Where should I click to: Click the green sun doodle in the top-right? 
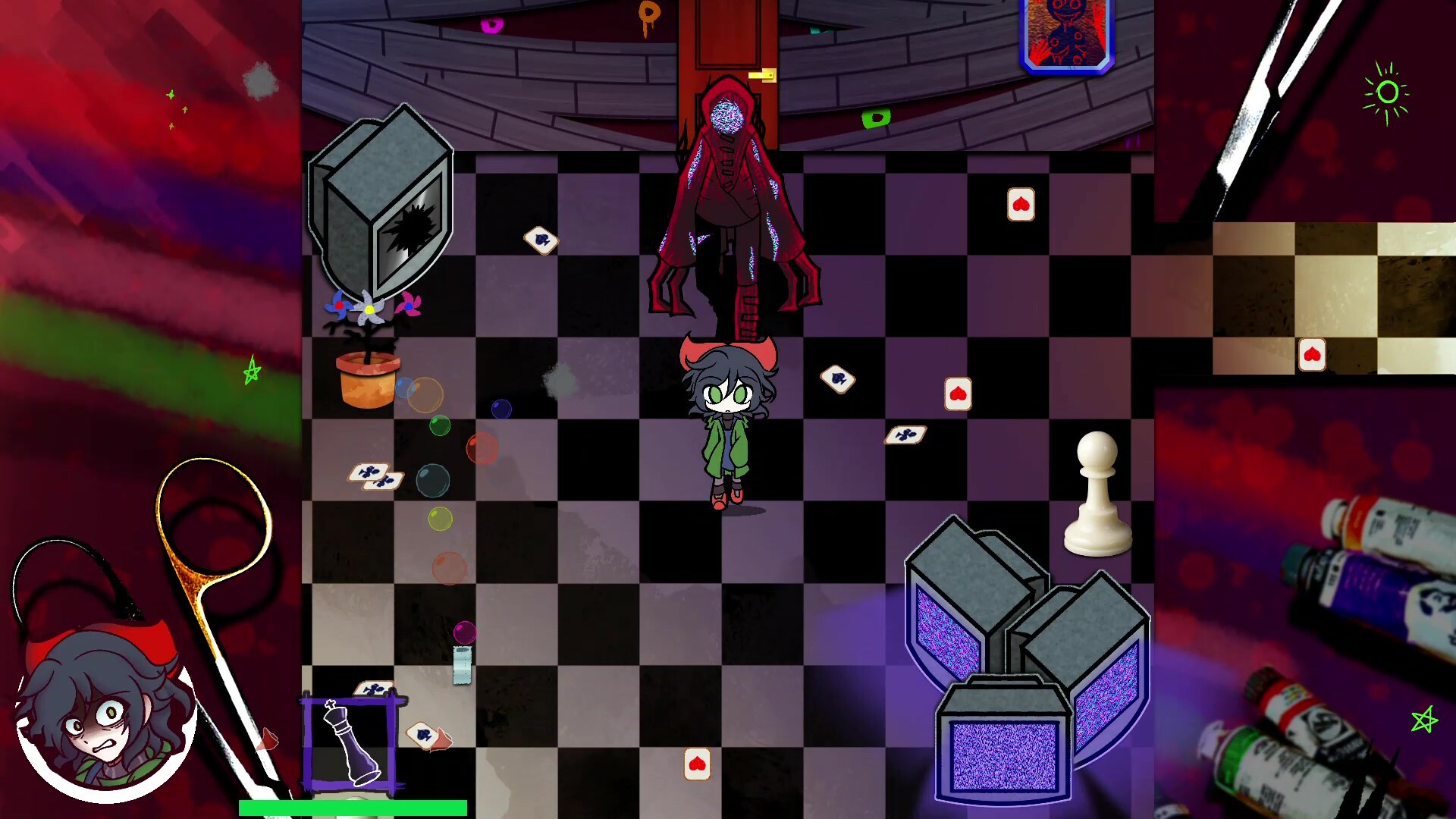click(x=1387, y=93)
